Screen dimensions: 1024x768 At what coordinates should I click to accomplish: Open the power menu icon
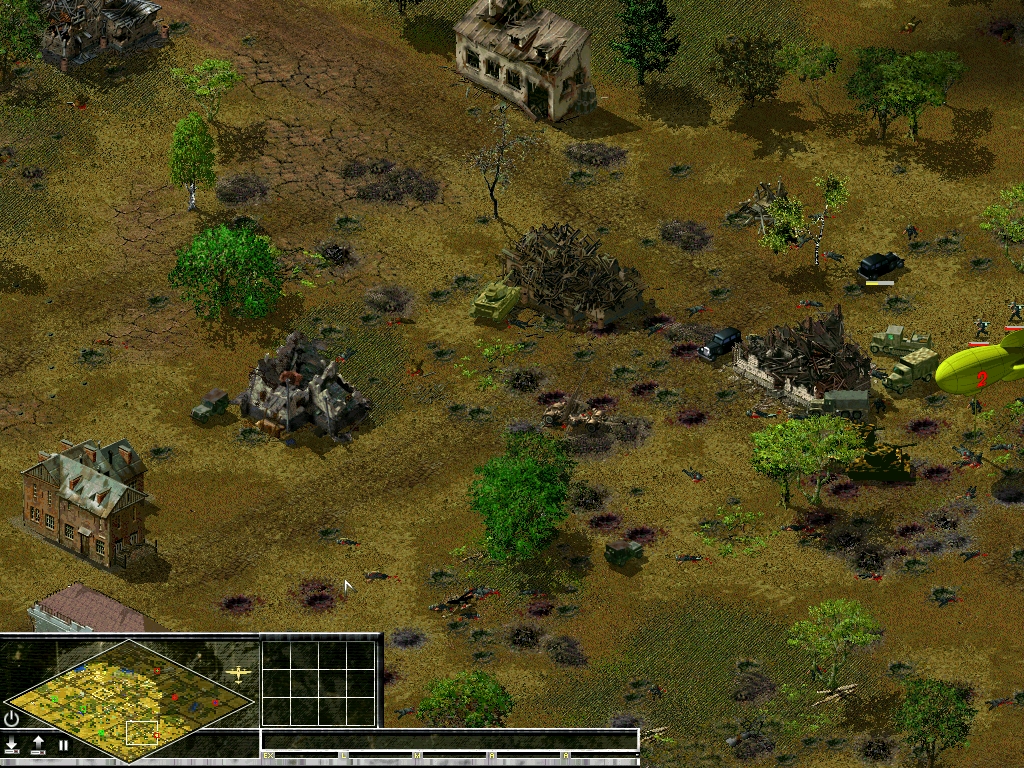pyautogui.click(x=12, y=718)
